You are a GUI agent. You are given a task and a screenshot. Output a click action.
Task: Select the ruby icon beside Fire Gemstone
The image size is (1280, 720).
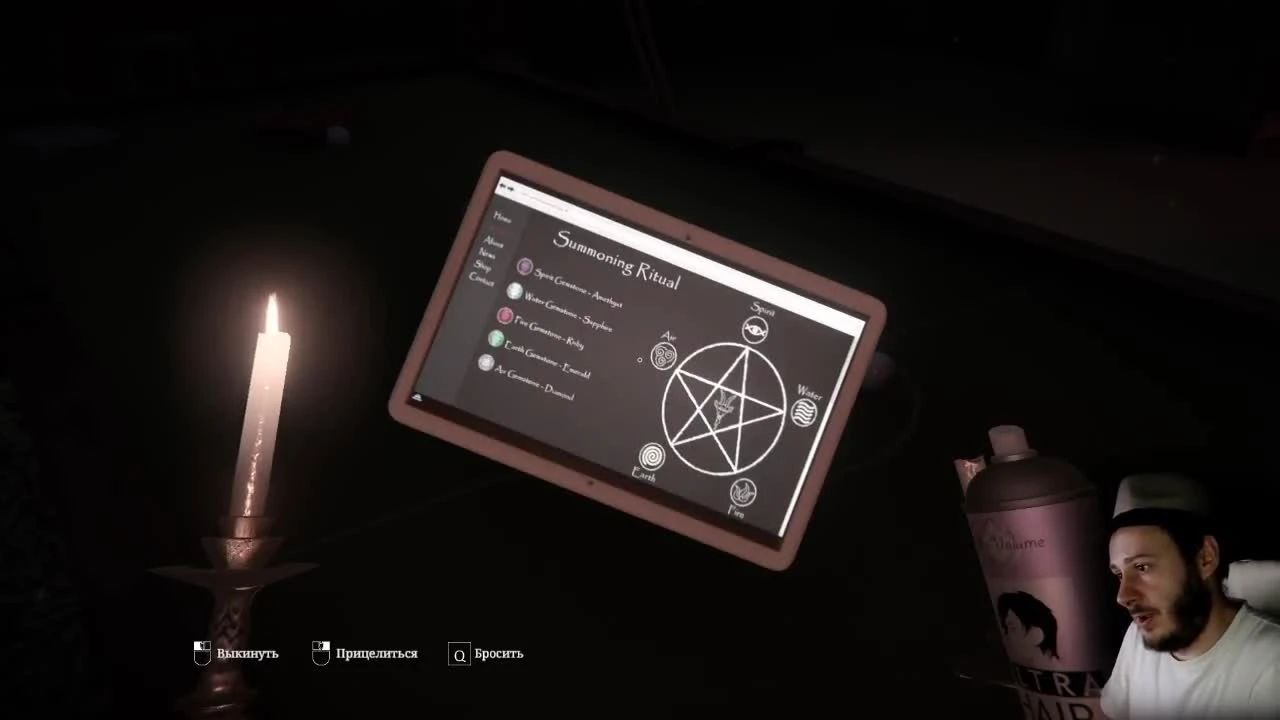click(505, 316)
